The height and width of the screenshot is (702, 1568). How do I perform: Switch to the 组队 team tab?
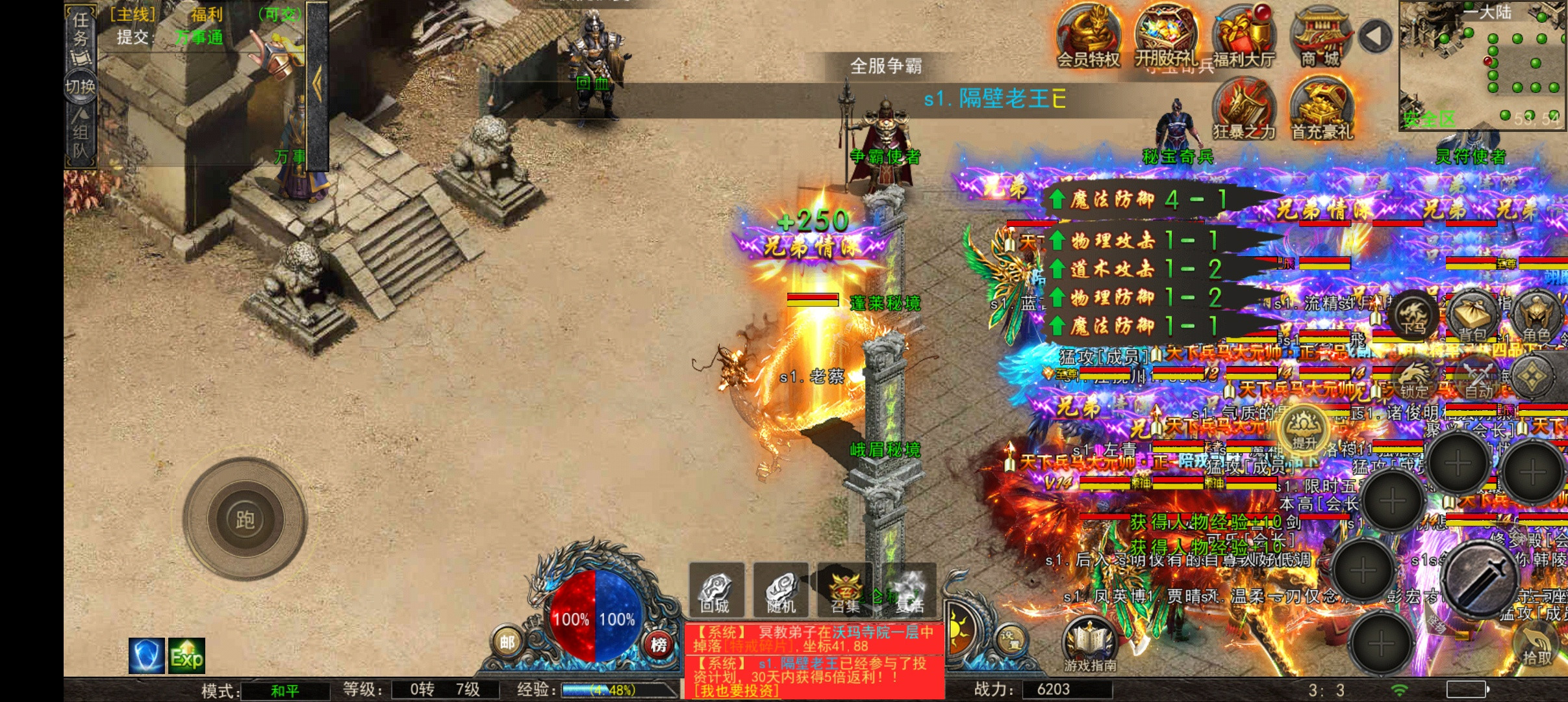[x=80, y=140]
